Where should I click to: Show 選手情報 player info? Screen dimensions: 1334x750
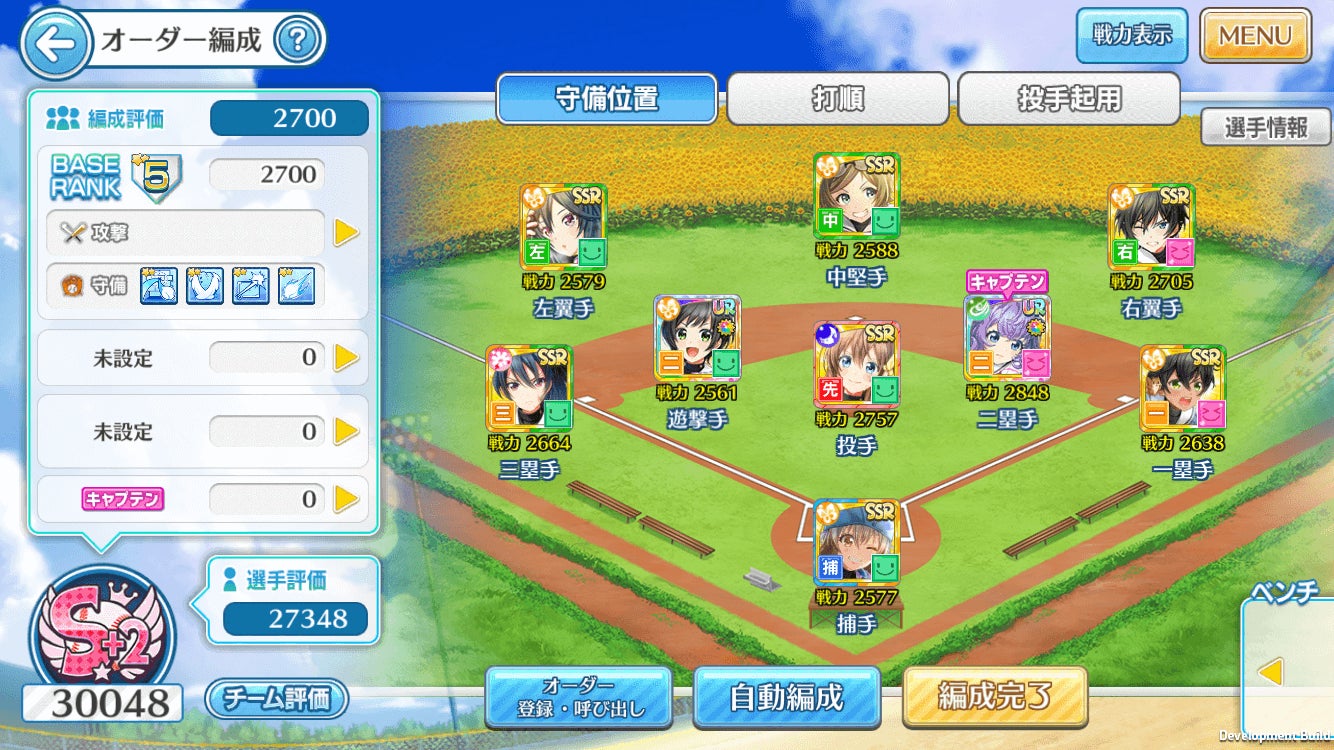(x=1265, y=127)
